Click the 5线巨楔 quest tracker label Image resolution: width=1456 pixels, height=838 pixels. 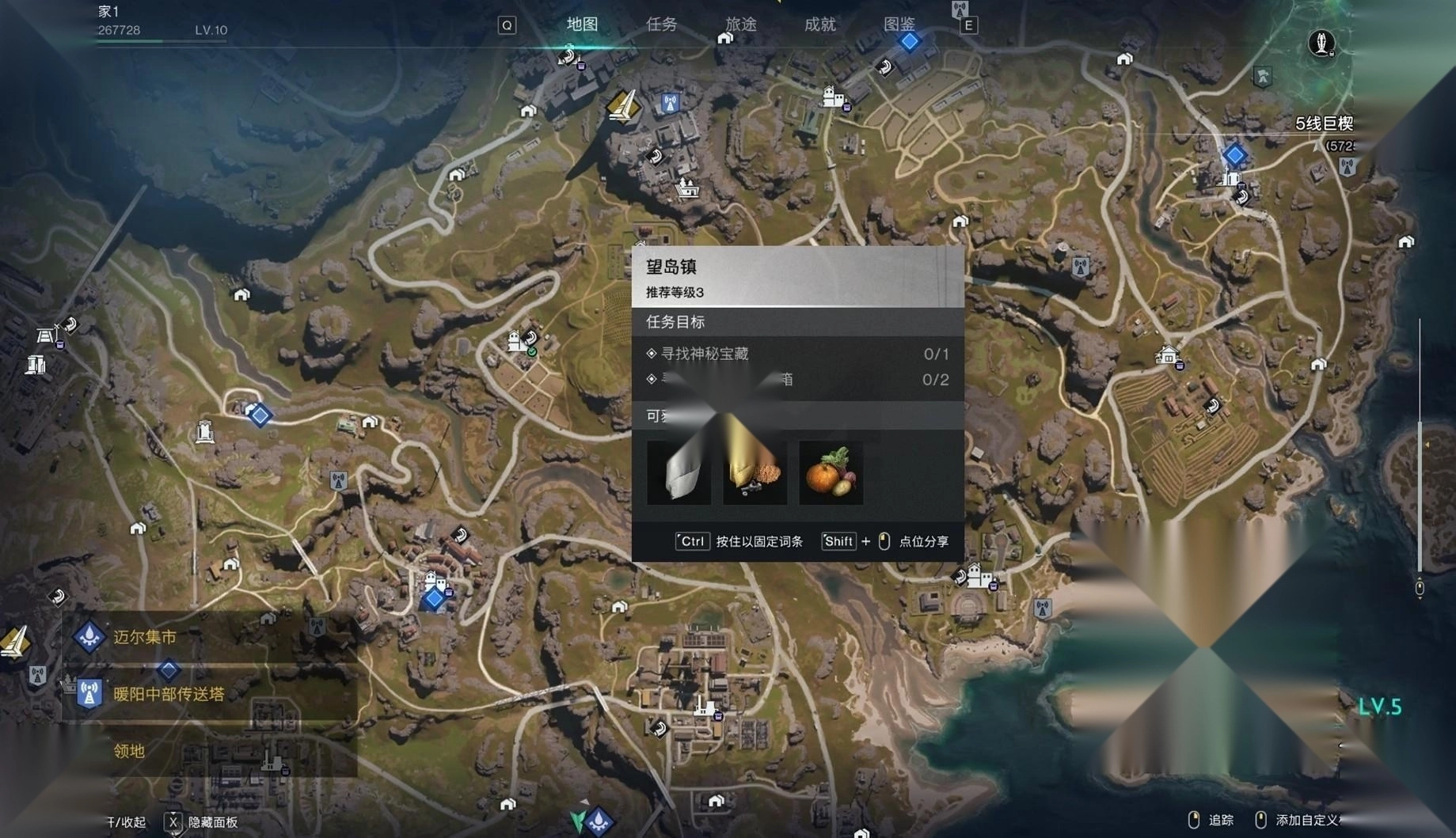pos(1324,123)
